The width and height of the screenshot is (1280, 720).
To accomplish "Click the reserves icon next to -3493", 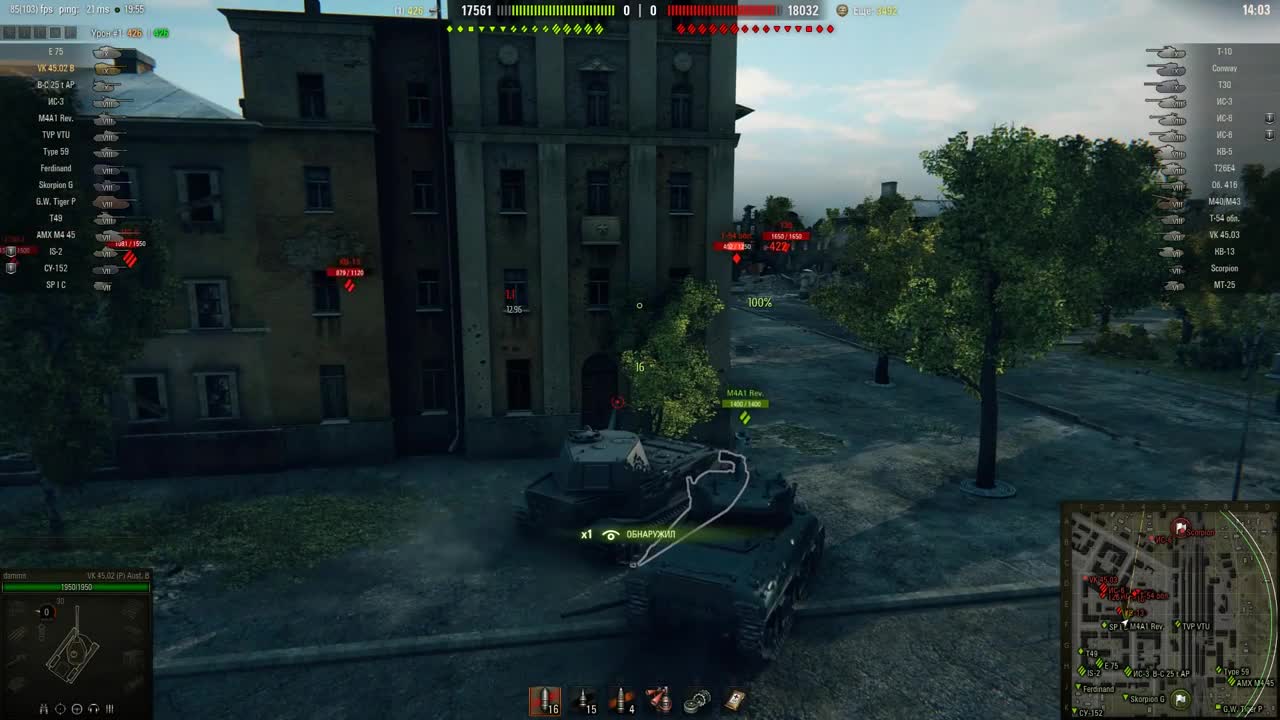I will point(841,12).
